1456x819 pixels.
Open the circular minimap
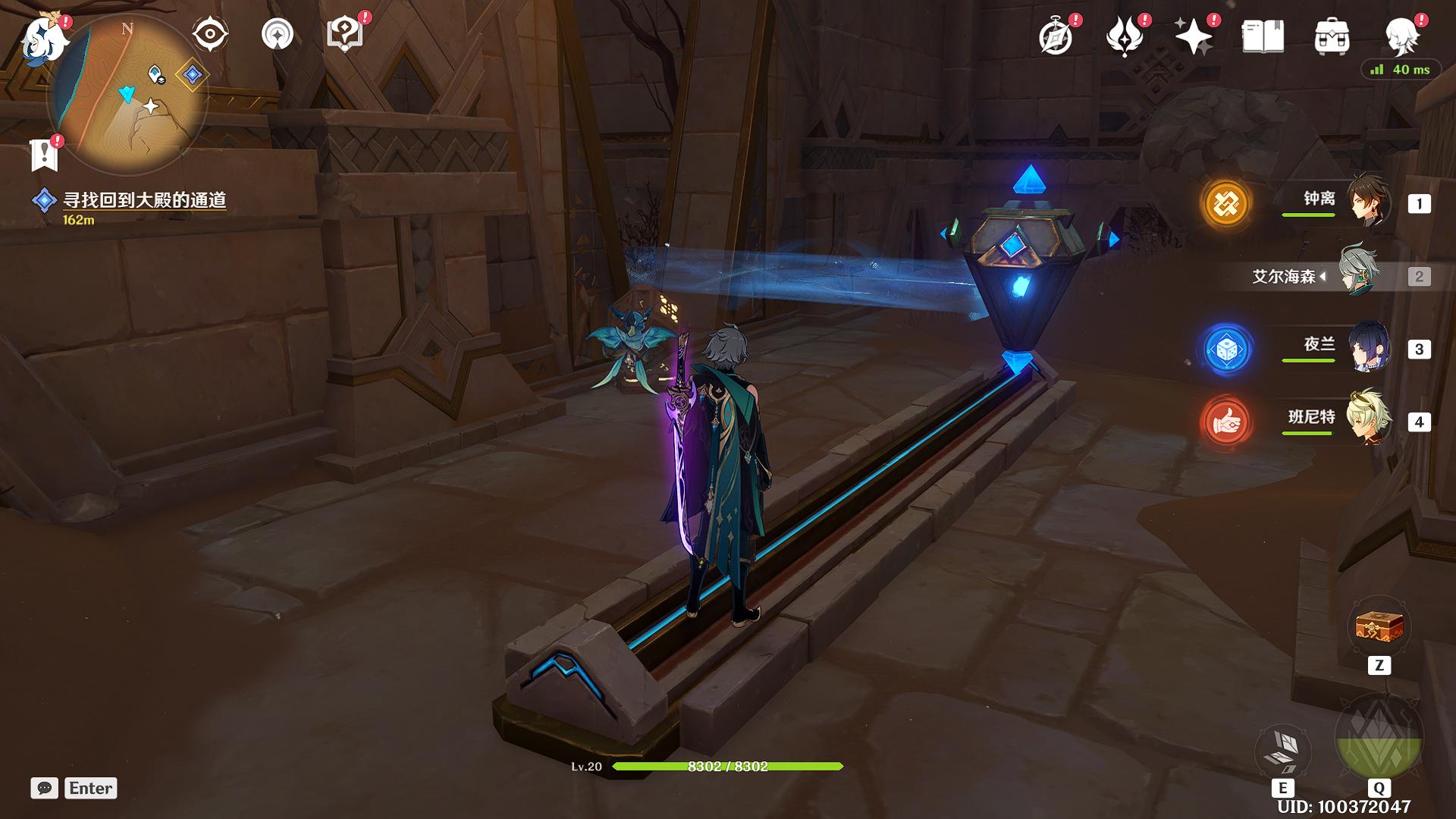[x=127, y=95]
